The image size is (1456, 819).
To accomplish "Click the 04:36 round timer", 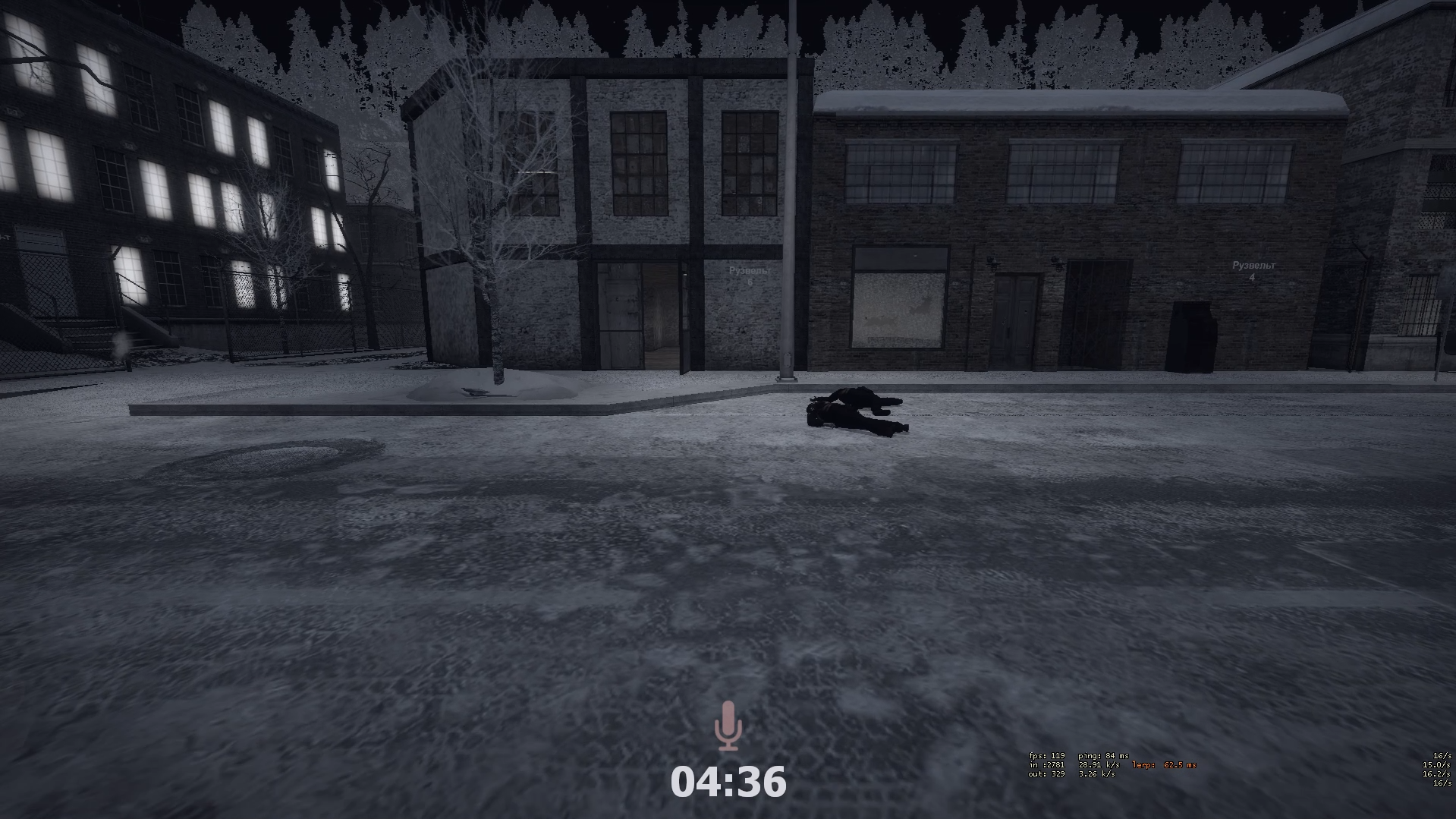I will (x=728, y=781).
